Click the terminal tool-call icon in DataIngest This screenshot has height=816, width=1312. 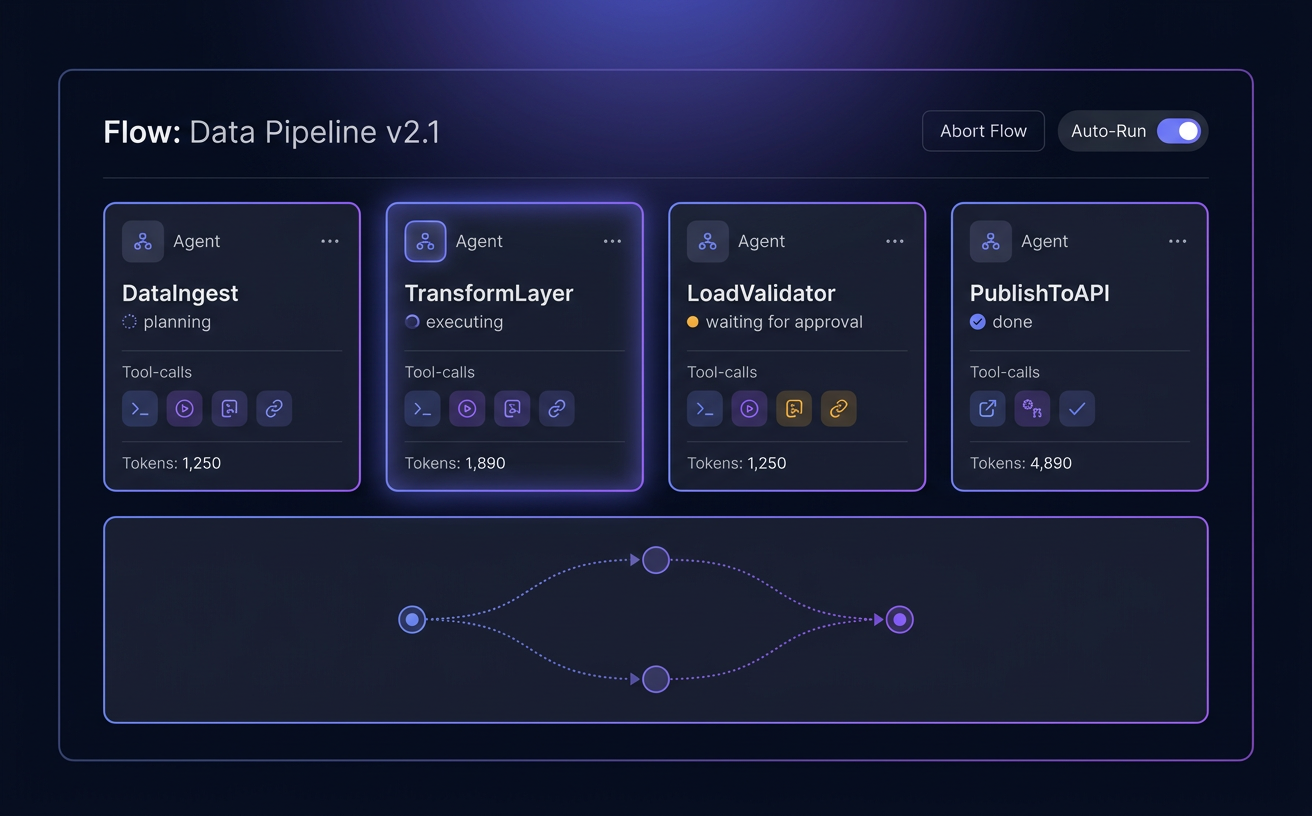click(x=140, y=408)
